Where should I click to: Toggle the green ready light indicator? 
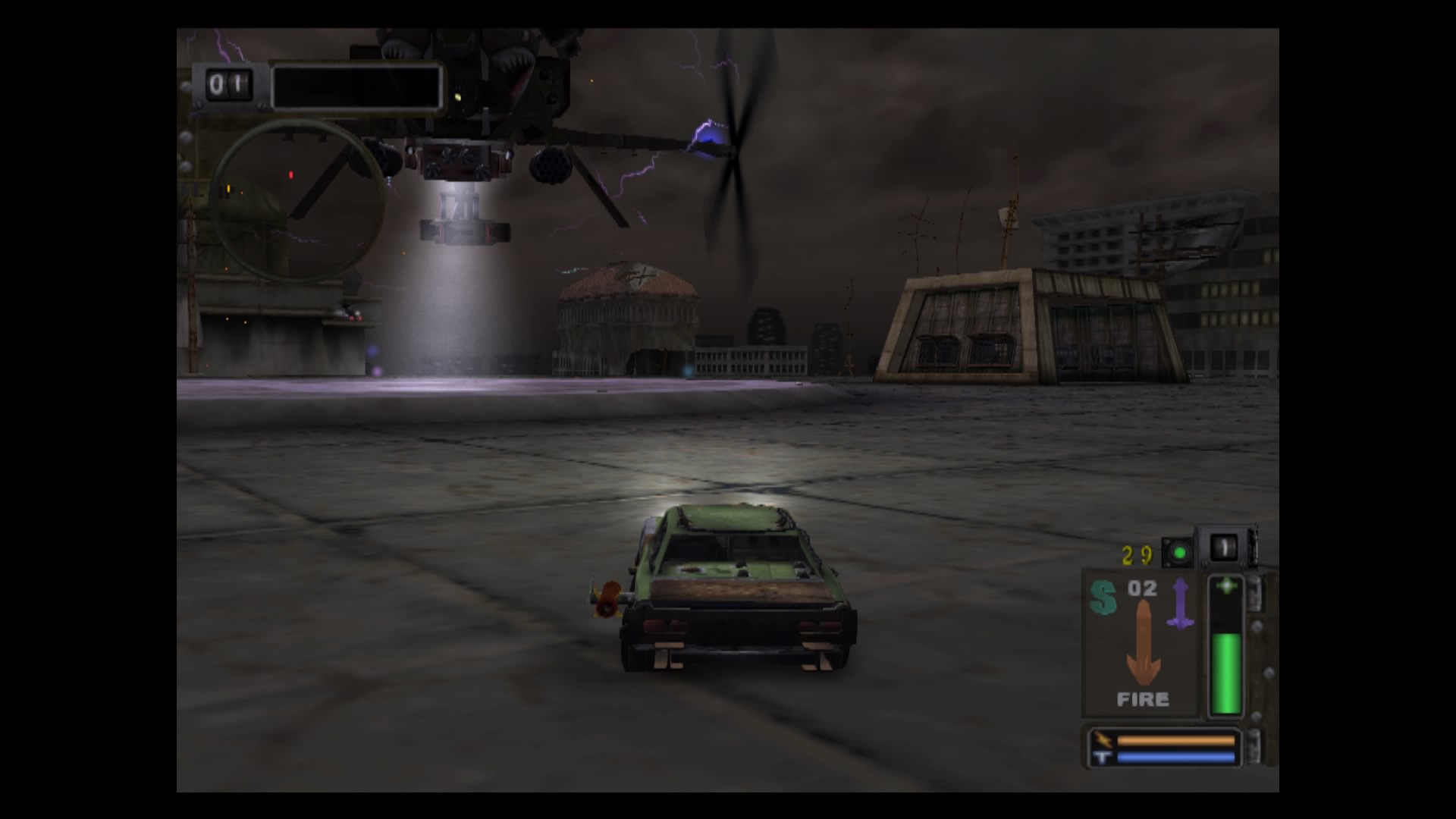click(x=1179, y=552)
